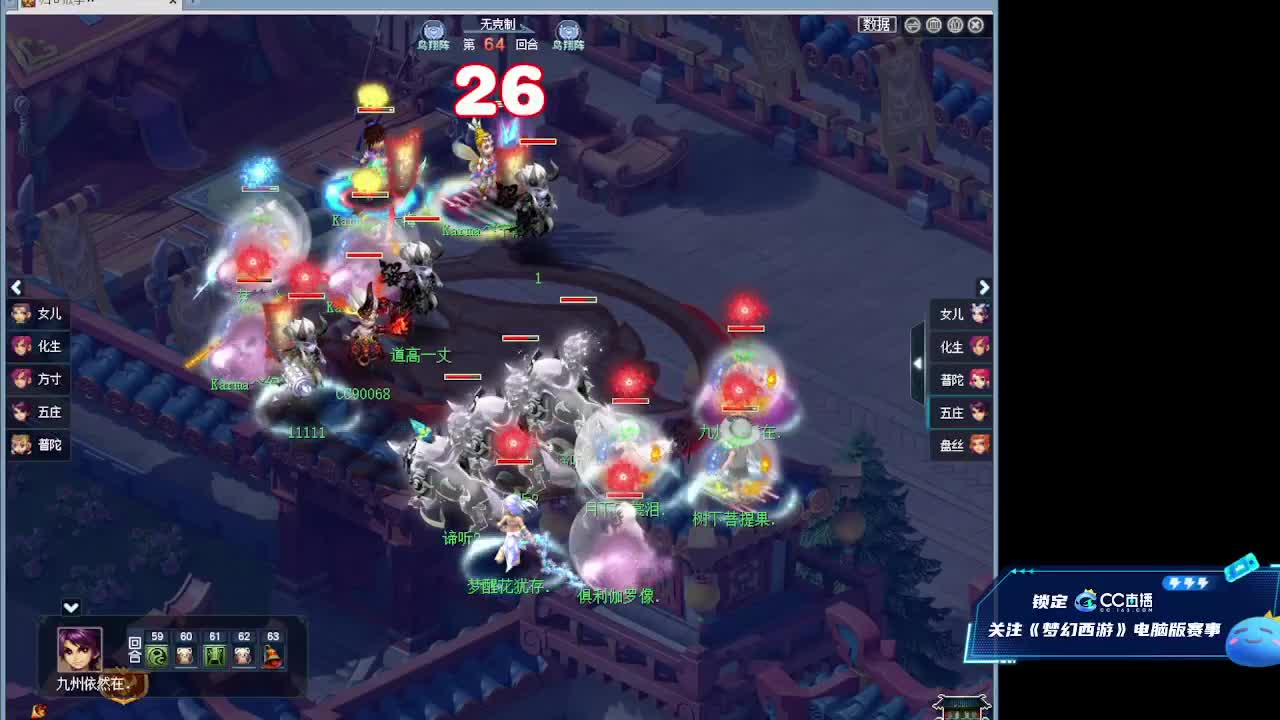The height and width of the screenshot is (720, 1280).
Task: Toggle the first circular control beside 数据
Action: (913, 25)
